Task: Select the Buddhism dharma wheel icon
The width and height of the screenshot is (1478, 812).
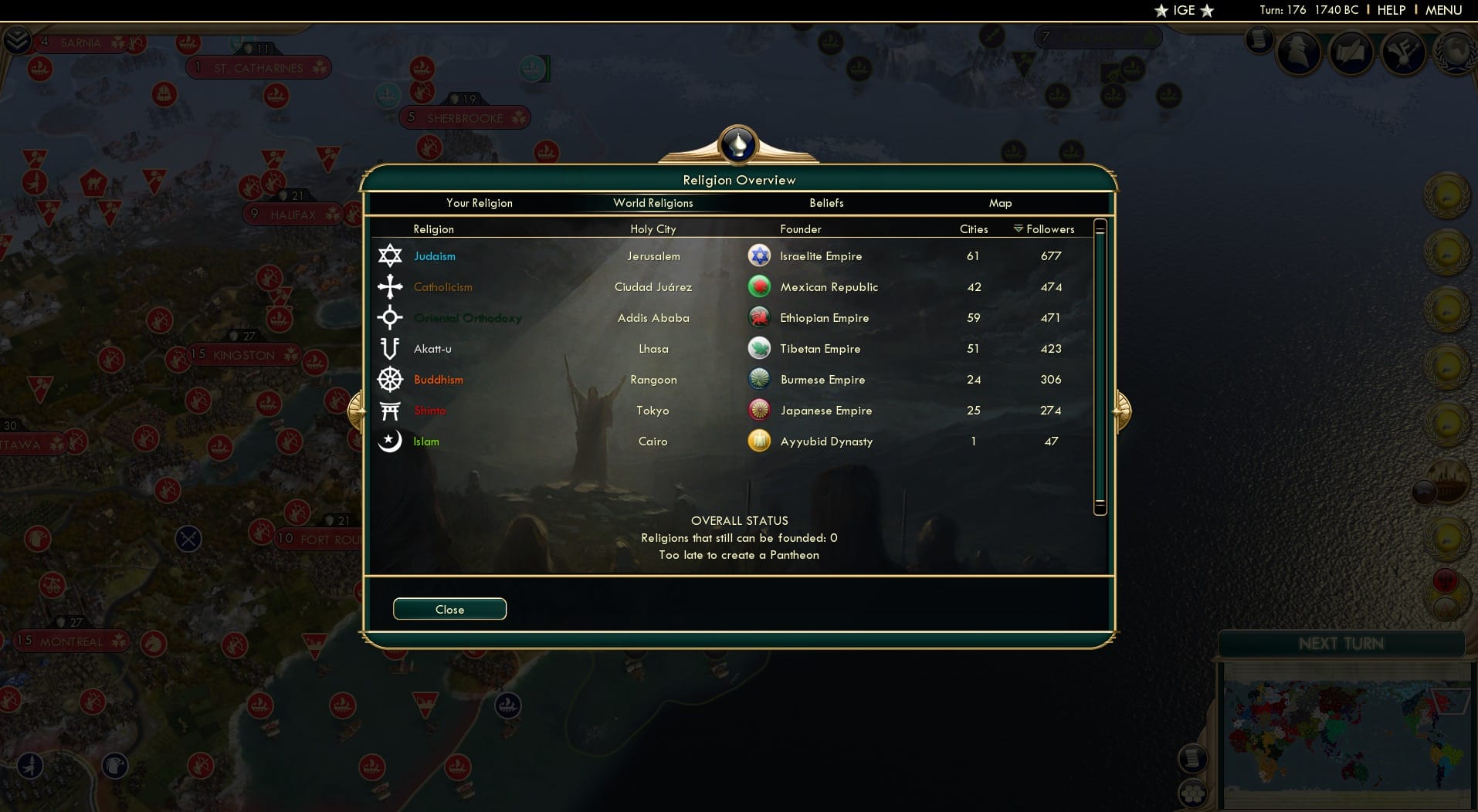Action: click(x=390, y=379)
